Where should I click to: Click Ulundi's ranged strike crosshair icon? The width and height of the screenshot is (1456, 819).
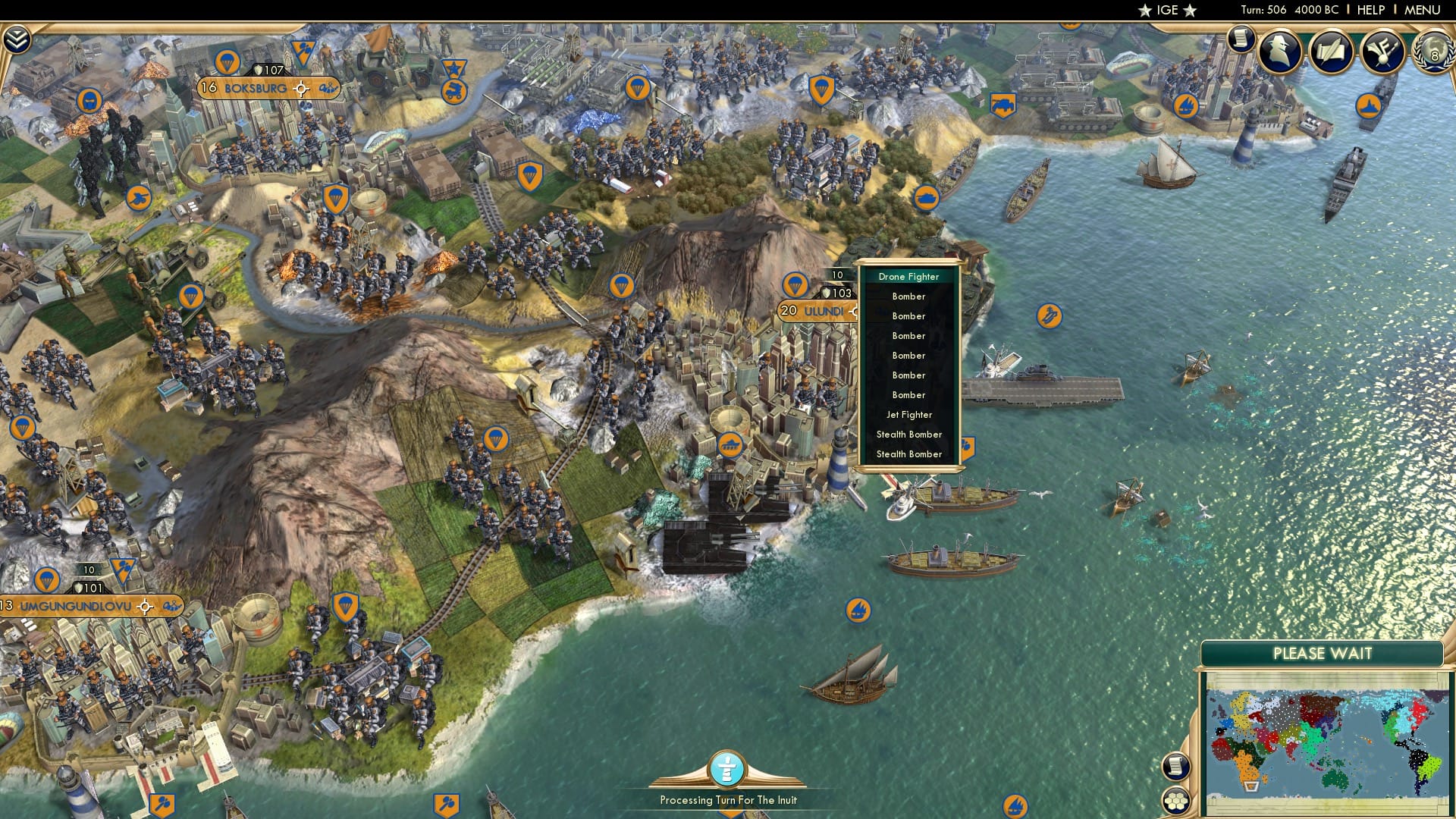coord(856,311)
